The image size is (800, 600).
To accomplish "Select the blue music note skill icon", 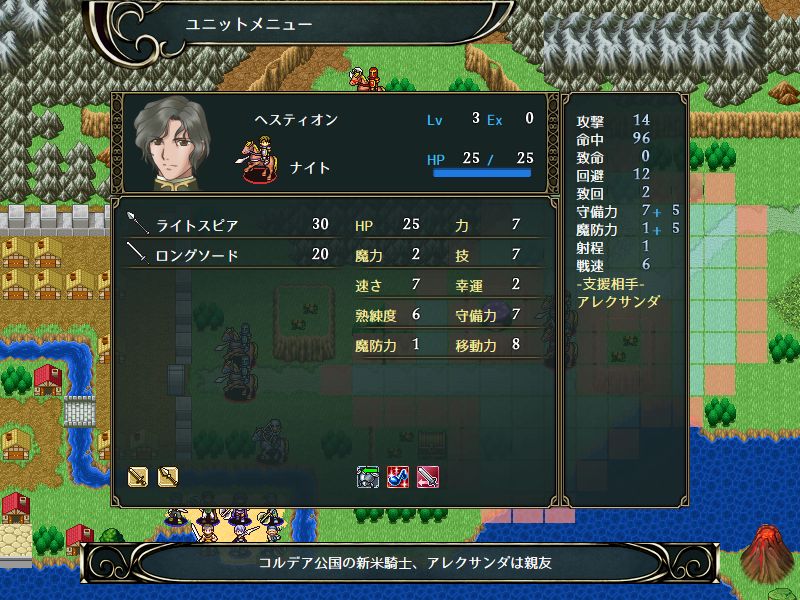I will 397,476.
